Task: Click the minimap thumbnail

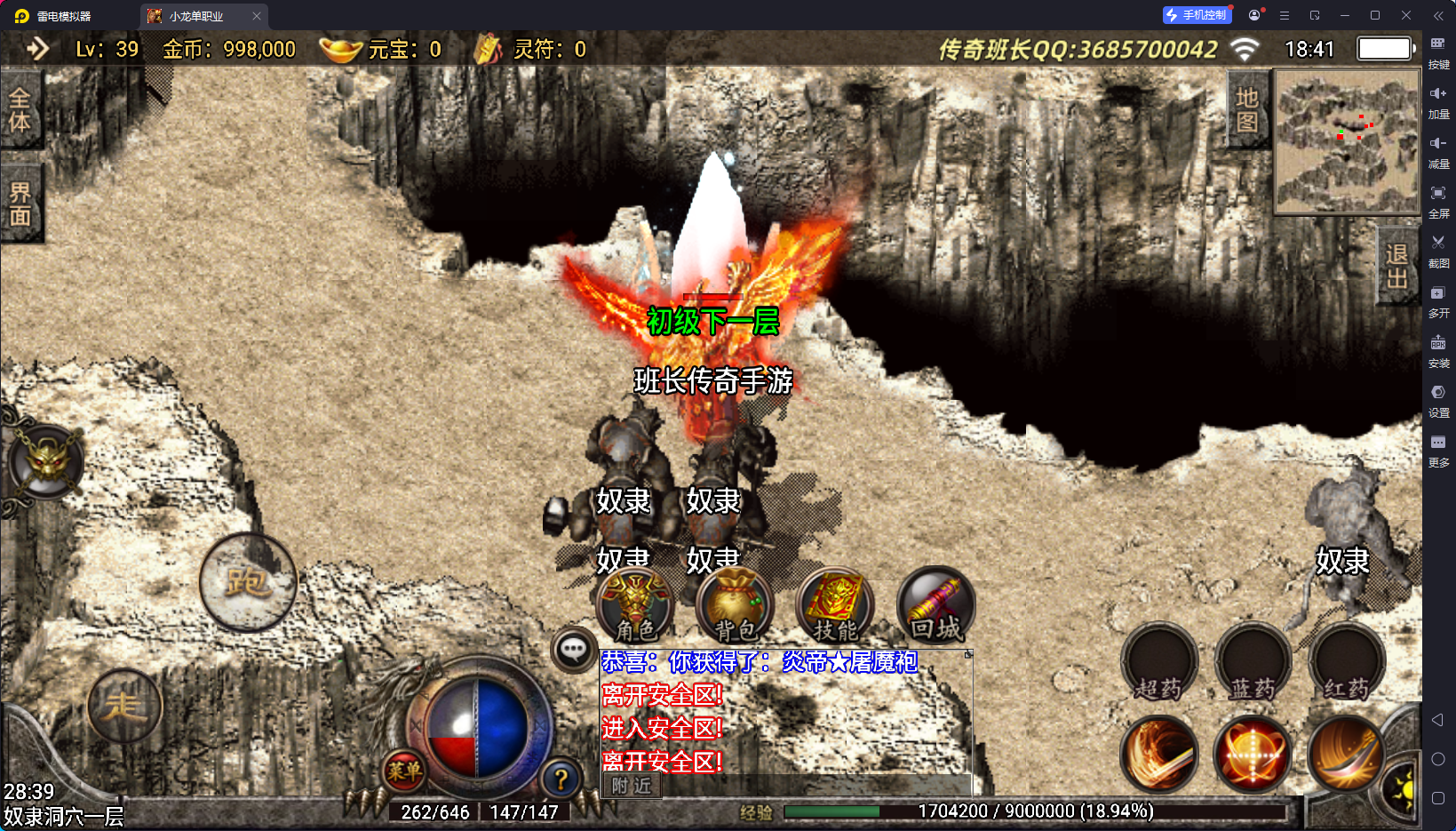Action: (1347, 142)
